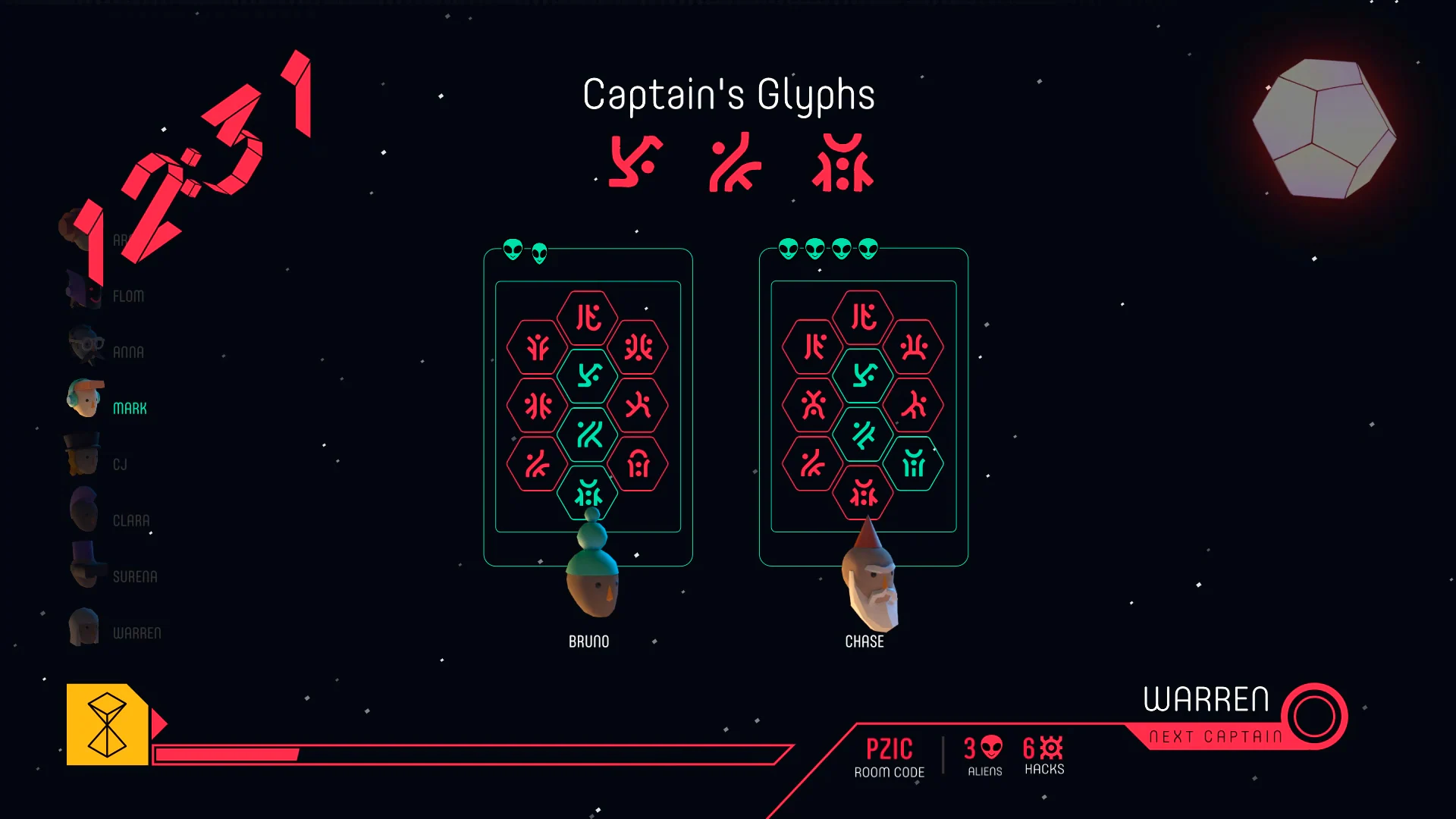Click the dodecahedron moon in the corner

(1323, 129)
